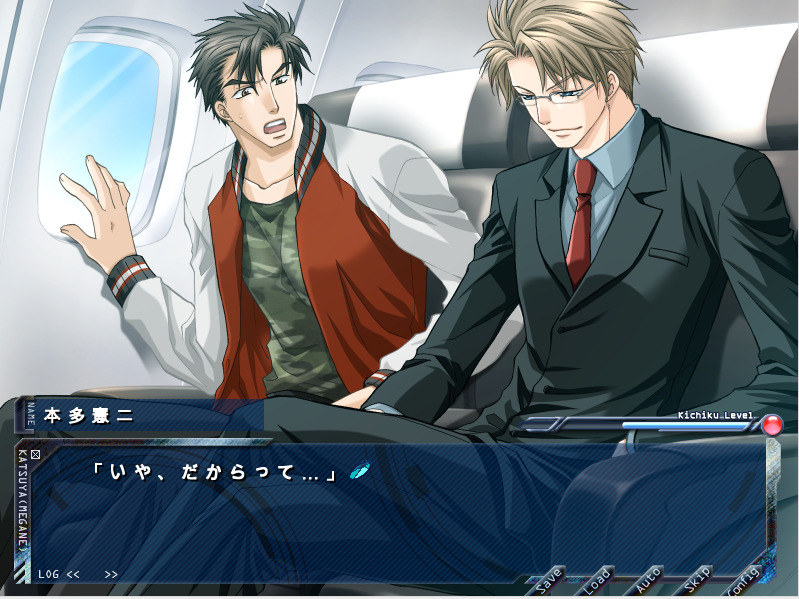Screen dimensions: 799x599
Task: Activate the Skip button
Action: pyautogui.click(x=697, y=579)
